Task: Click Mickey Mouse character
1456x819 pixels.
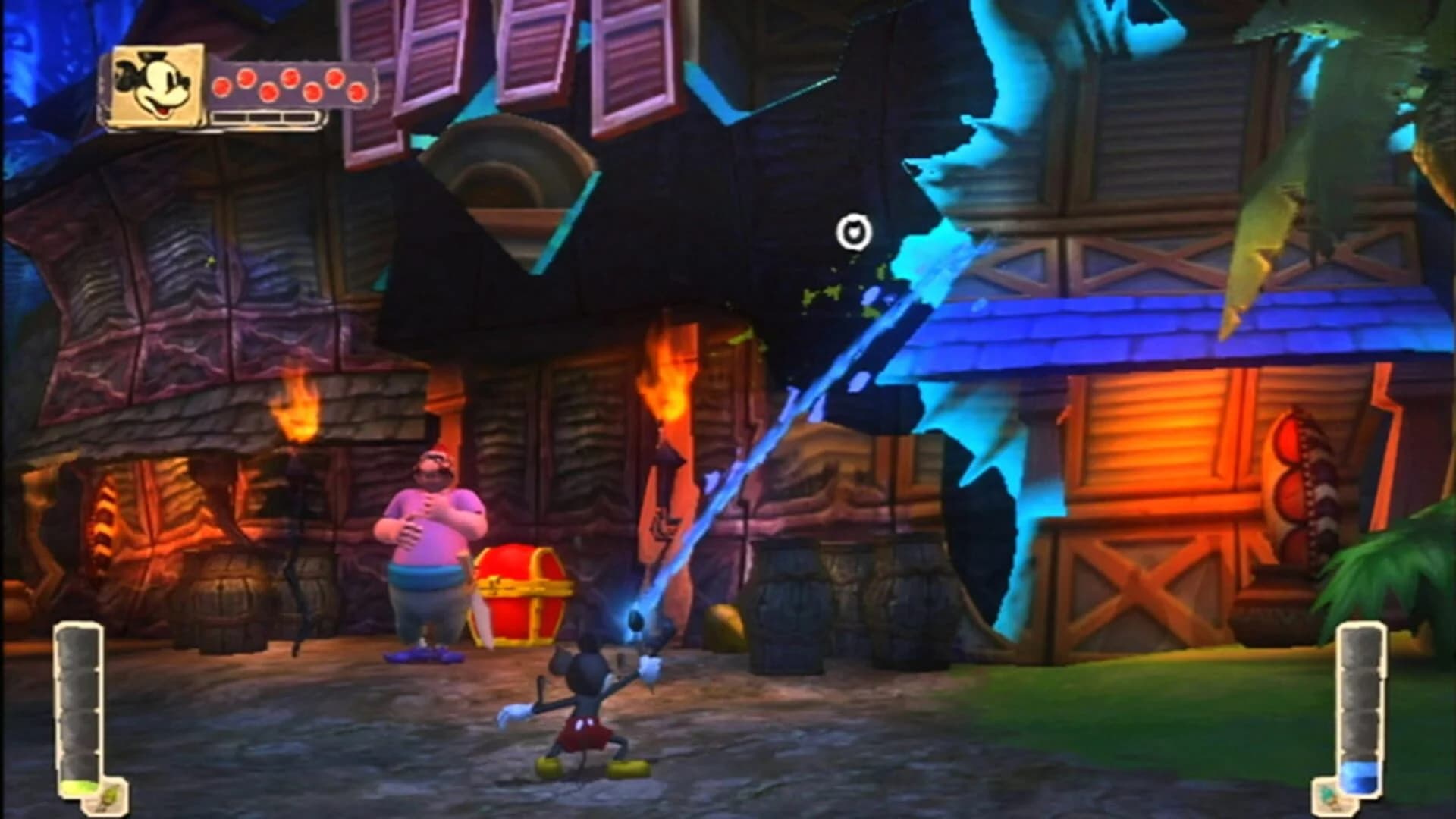Action: pyautogui.click(x=588, y=705)
